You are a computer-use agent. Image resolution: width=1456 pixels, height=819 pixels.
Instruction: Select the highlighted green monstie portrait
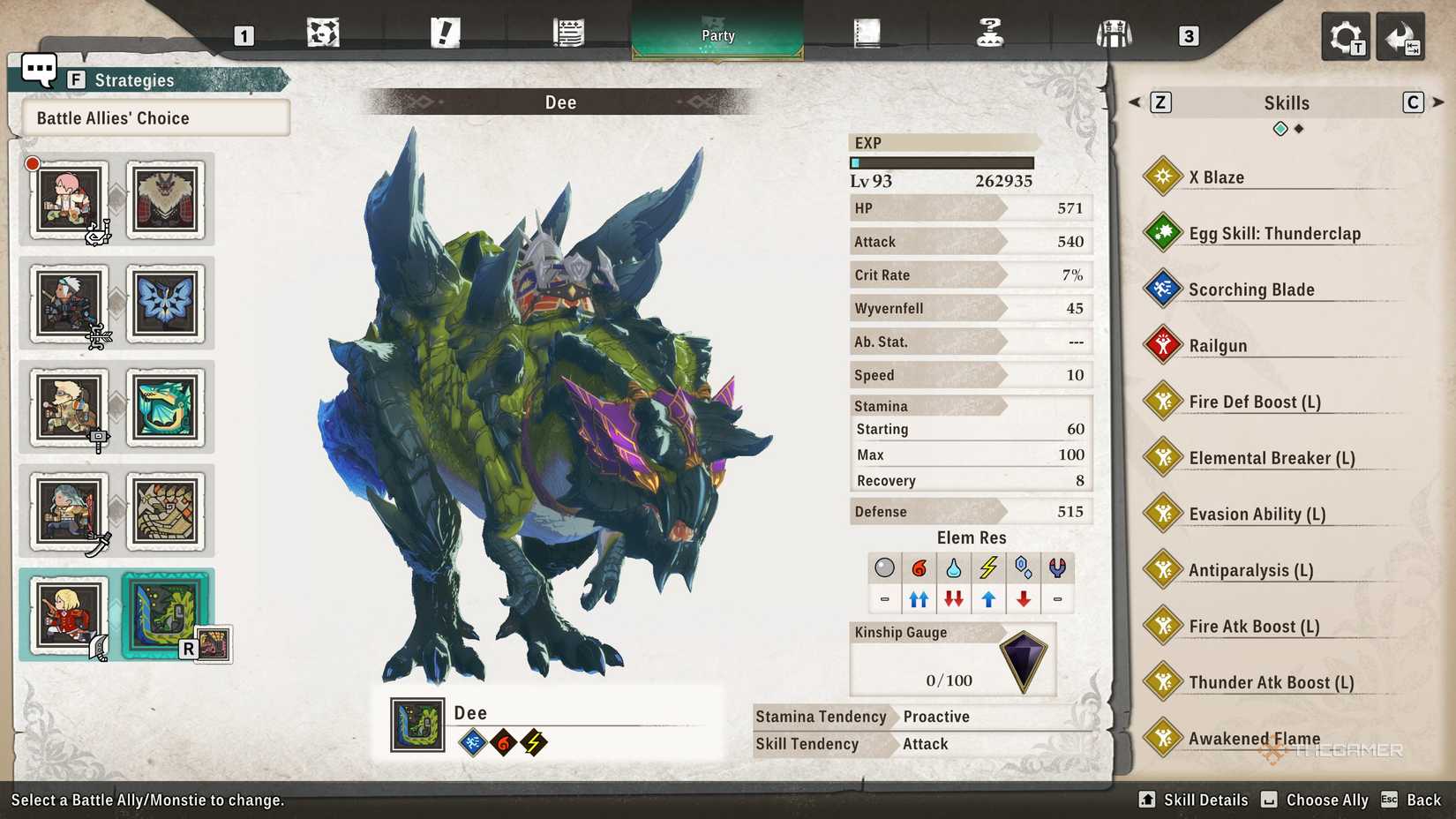(x=167, y=615)
